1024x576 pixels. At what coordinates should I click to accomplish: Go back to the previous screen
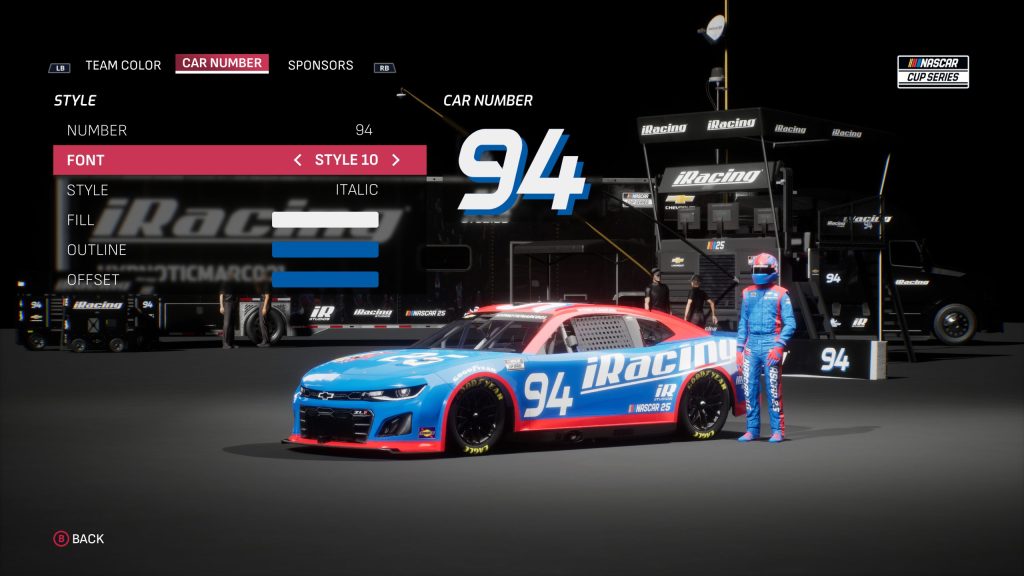click(x=78, y=539)
